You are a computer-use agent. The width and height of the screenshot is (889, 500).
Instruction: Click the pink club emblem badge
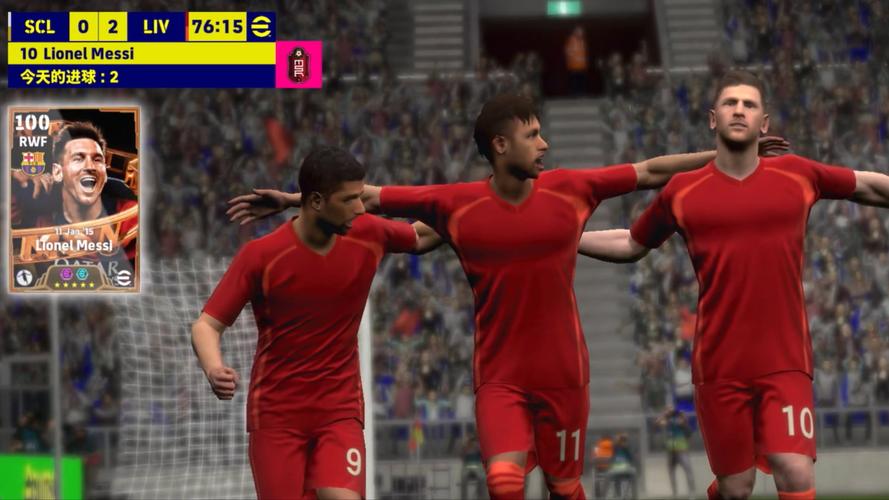298,64
